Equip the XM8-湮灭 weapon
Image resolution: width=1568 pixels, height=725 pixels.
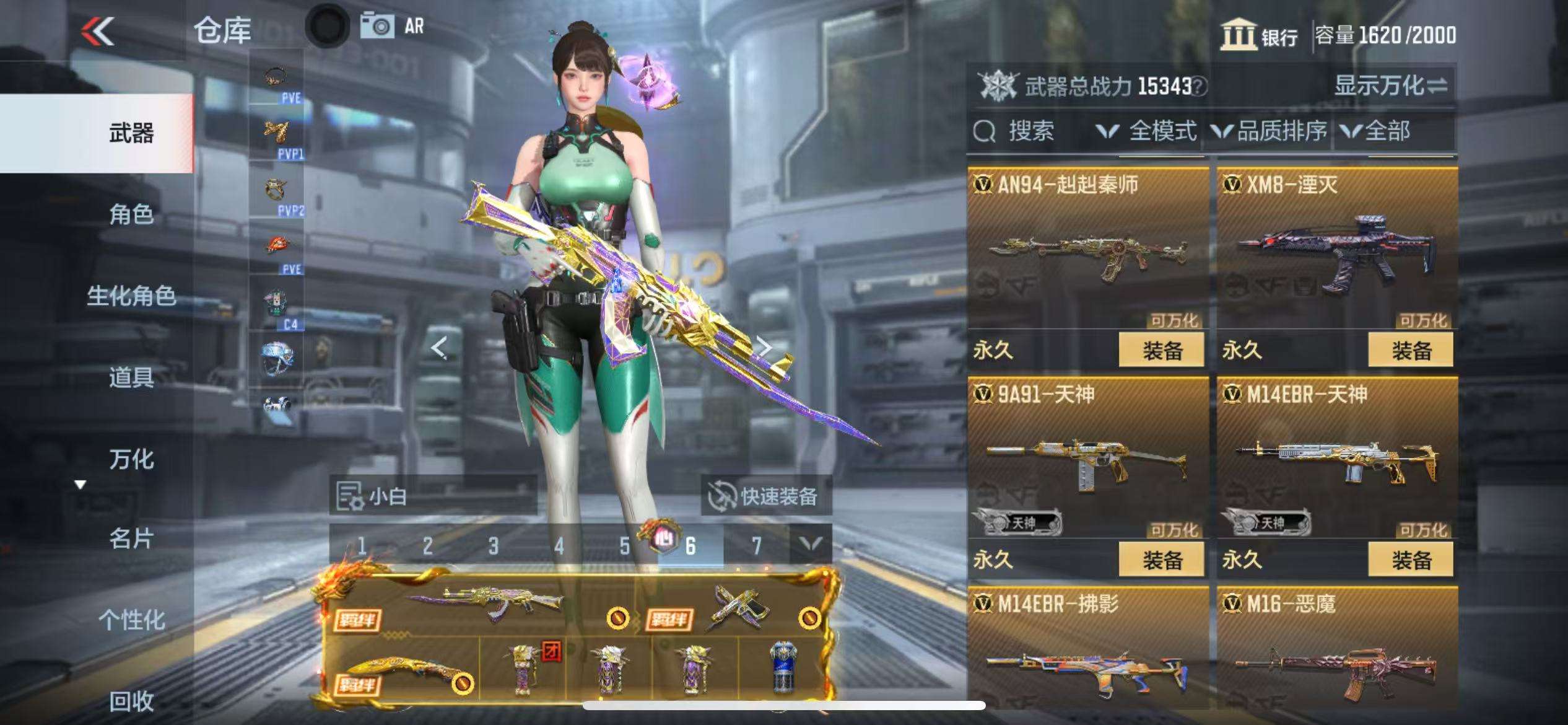point(1411,350)
